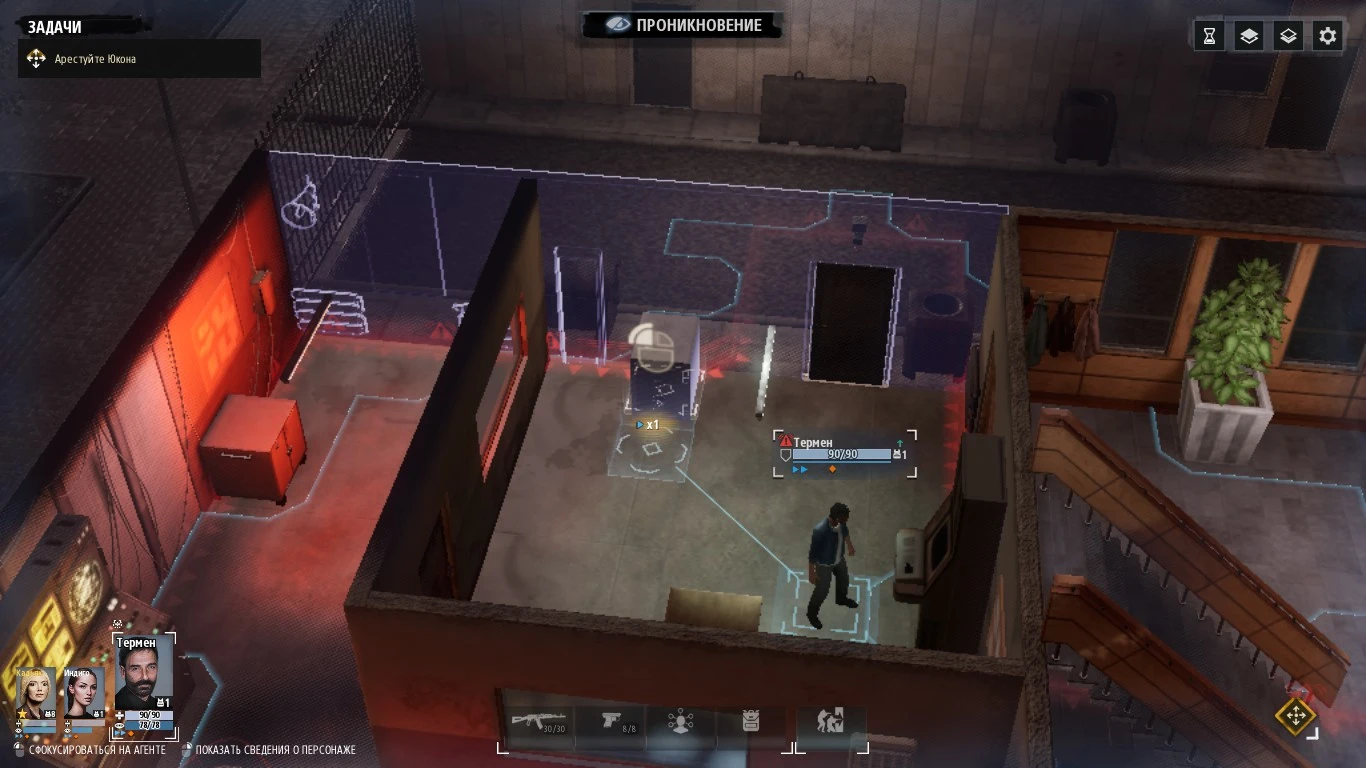This screenshot has width=1366, height=768.
Task: Select Индиго's agent portrait
Action: (83, 693)
